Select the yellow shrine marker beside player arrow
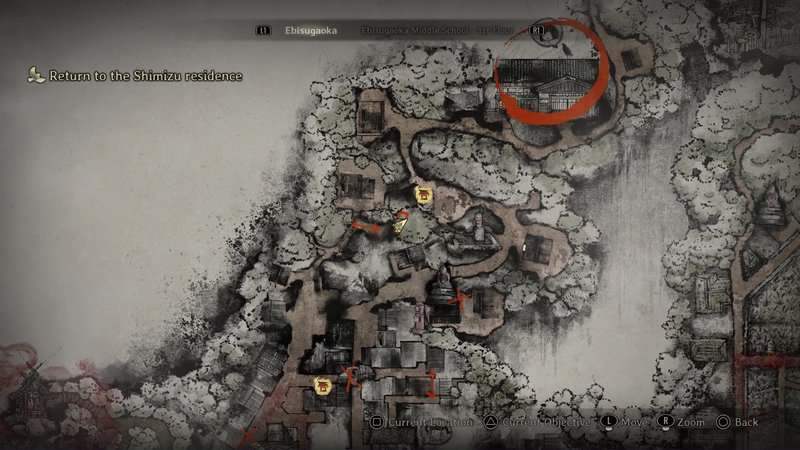 (423, 195)
